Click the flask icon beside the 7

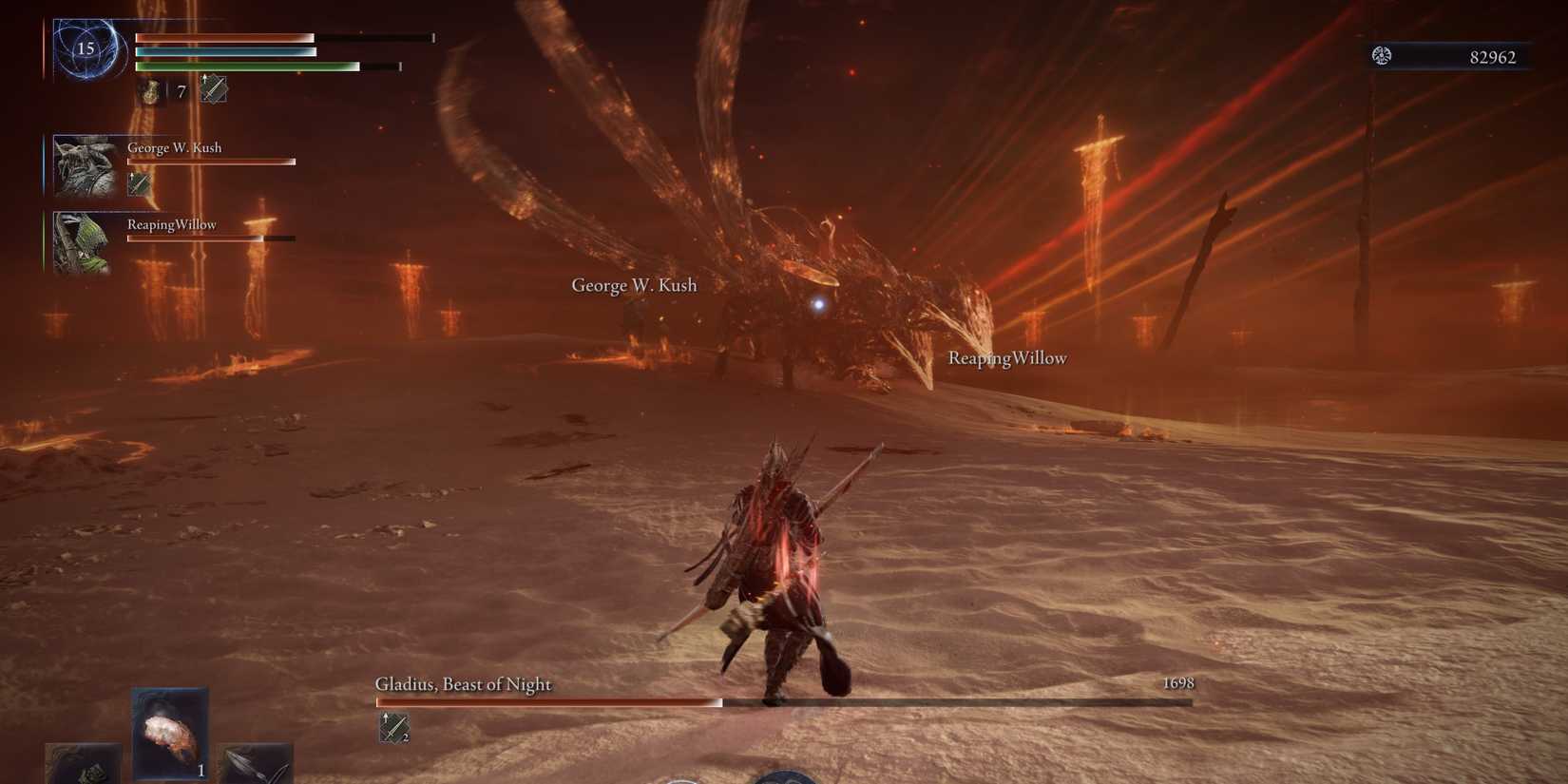[x=151, y=91]
